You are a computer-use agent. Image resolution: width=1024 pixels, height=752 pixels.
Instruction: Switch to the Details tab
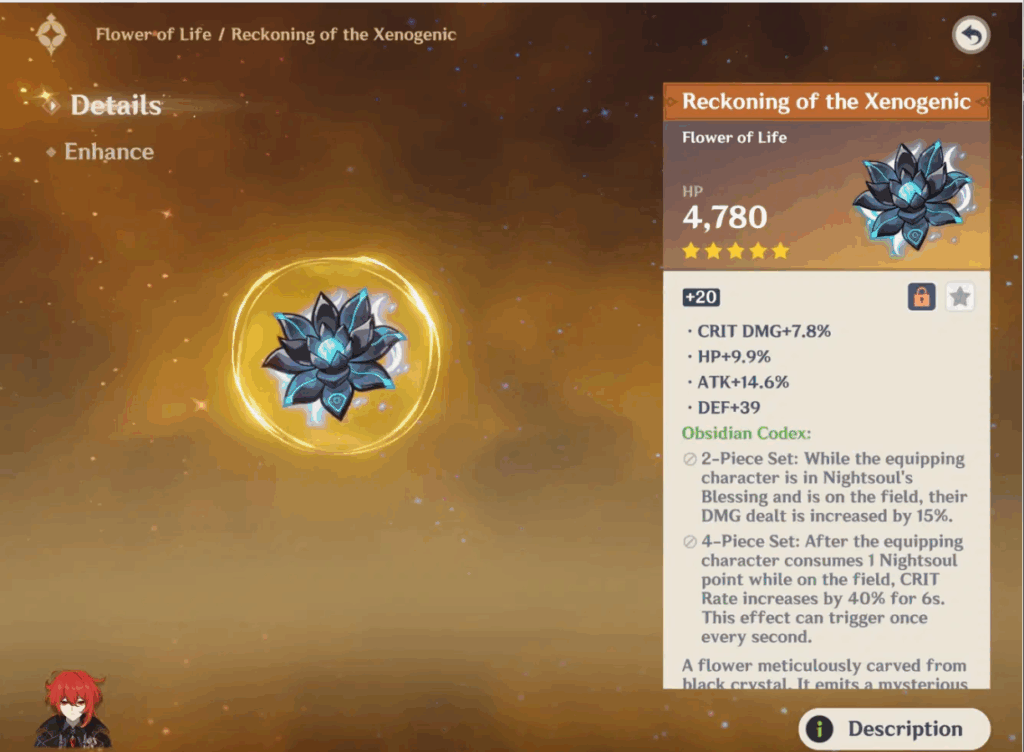115,105
